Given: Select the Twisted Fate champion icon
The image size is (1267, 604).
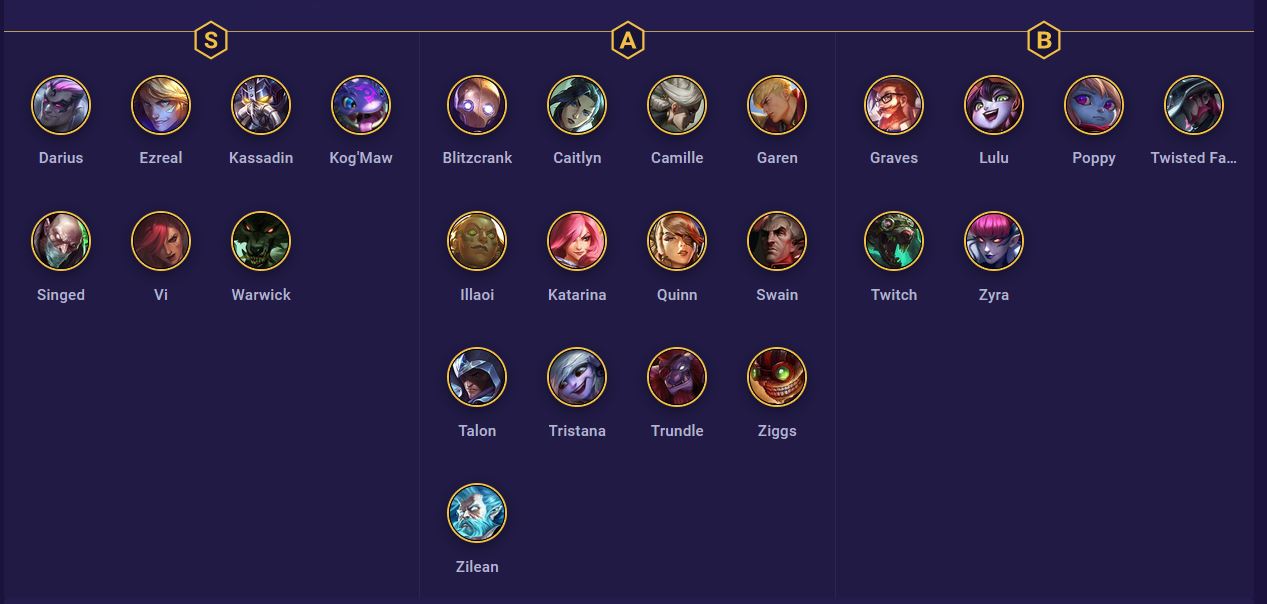Looking at the screenshot, I should [x=1194, y=105].
